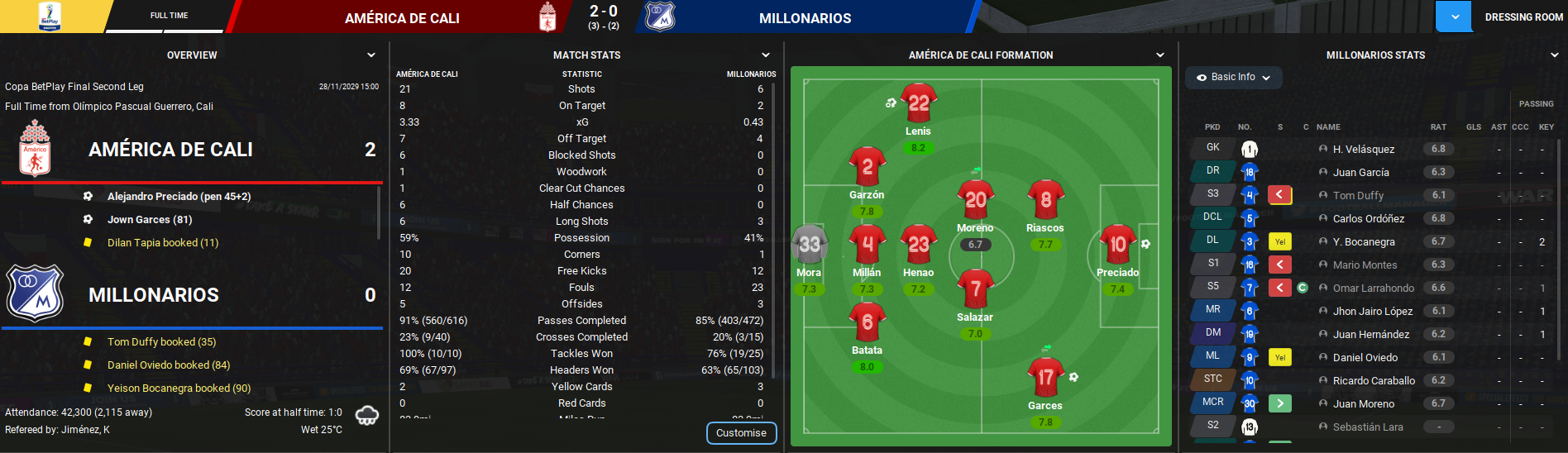The height and width of the screenshot is (453, 1568).
Task: Click the Customise button
Action: coord(741,433)
